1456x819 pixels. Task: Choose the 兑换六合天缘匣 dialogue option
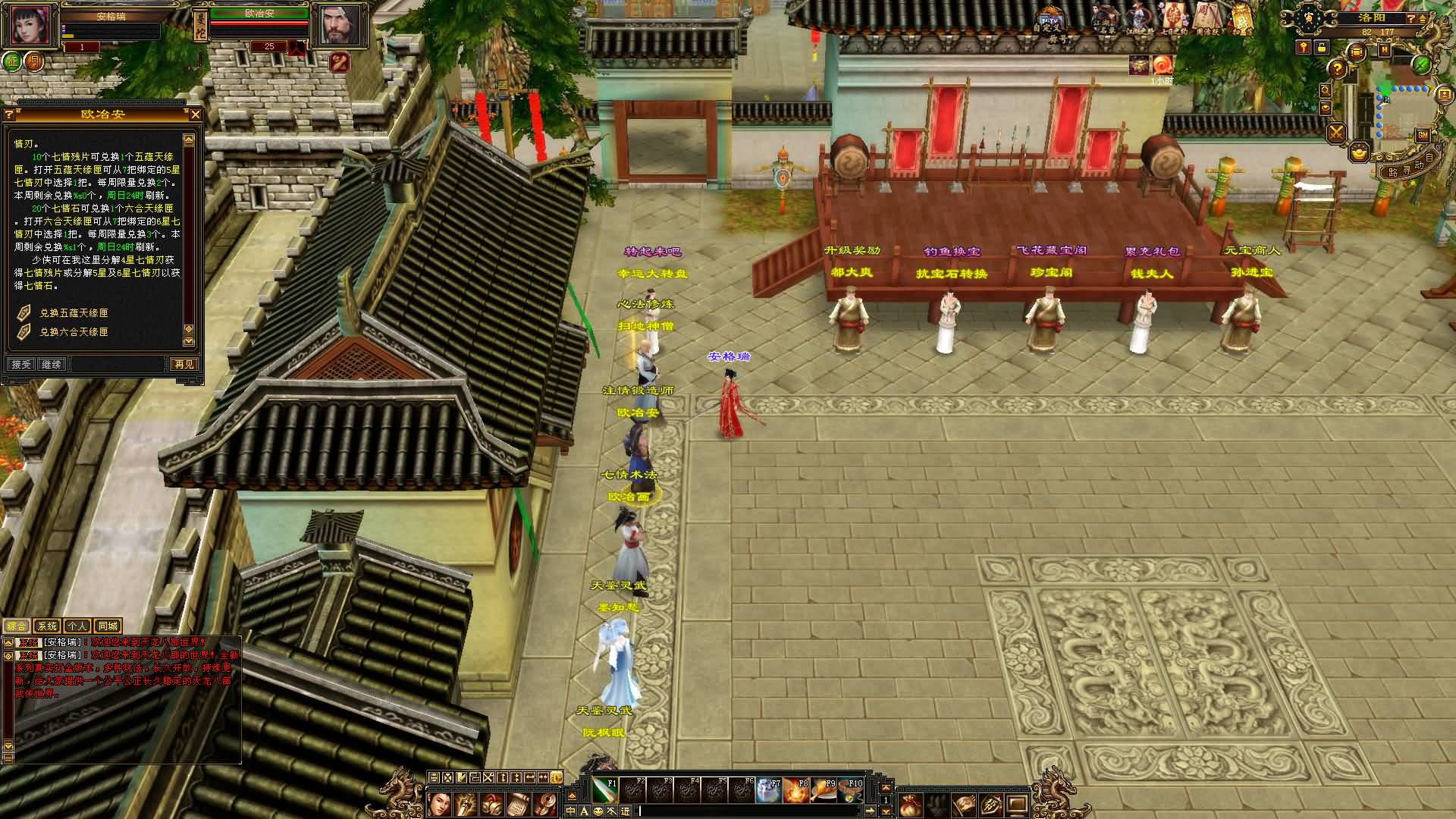tap(74, 332)
